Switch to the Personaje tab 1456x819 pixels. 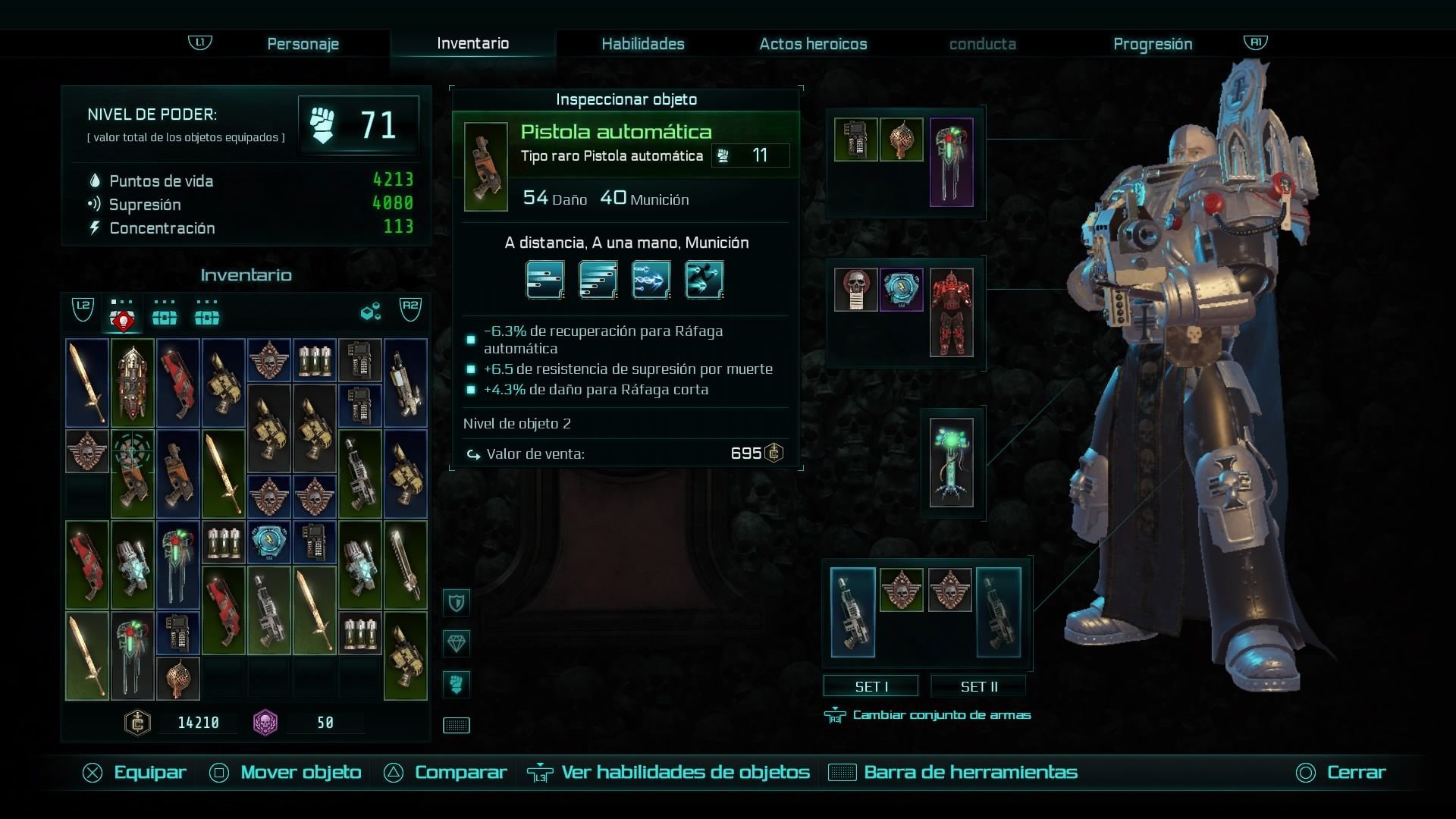(303, 44)
